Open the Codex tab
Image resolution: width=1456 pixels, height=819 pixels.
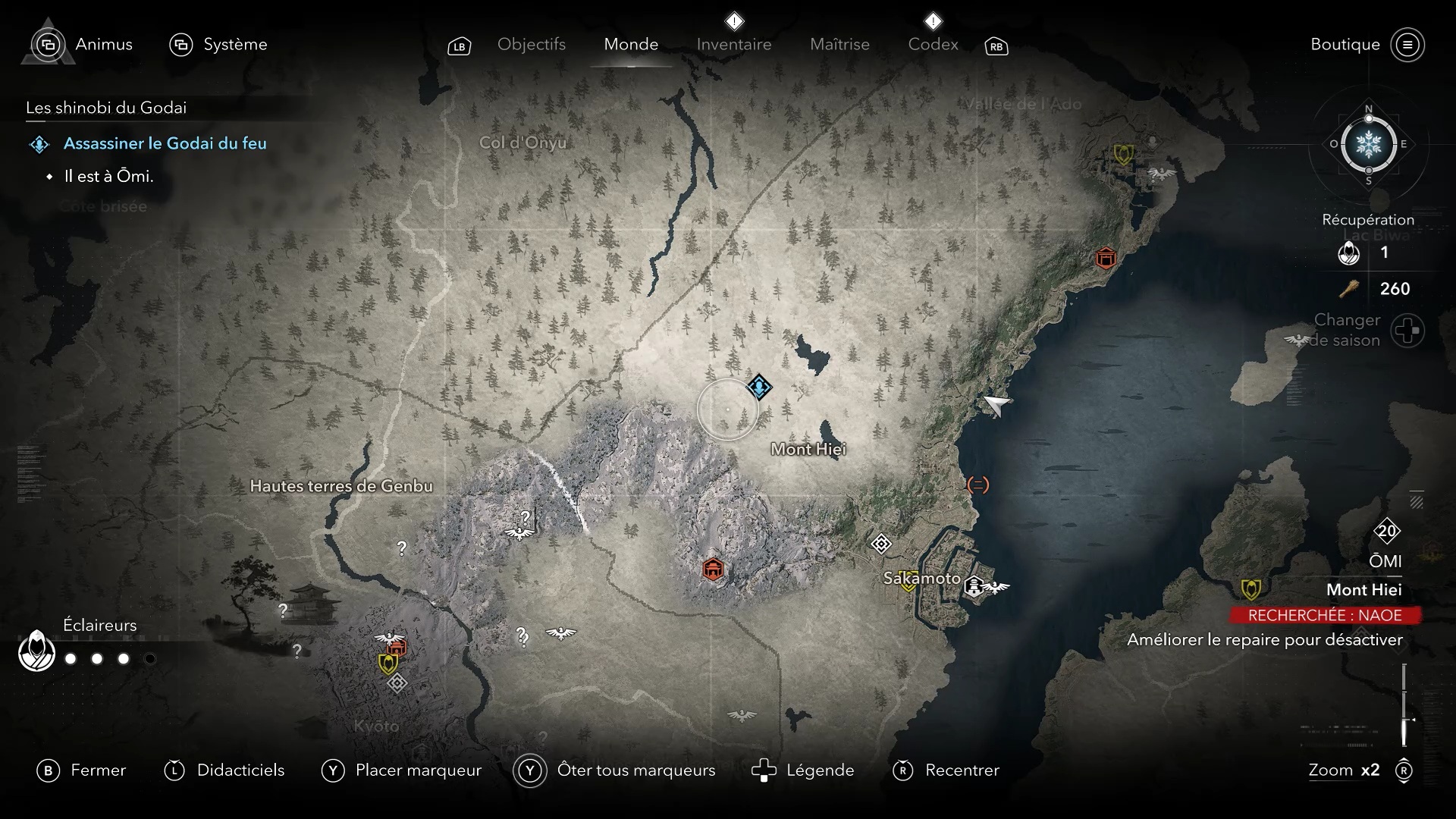[x=933, y=45]
